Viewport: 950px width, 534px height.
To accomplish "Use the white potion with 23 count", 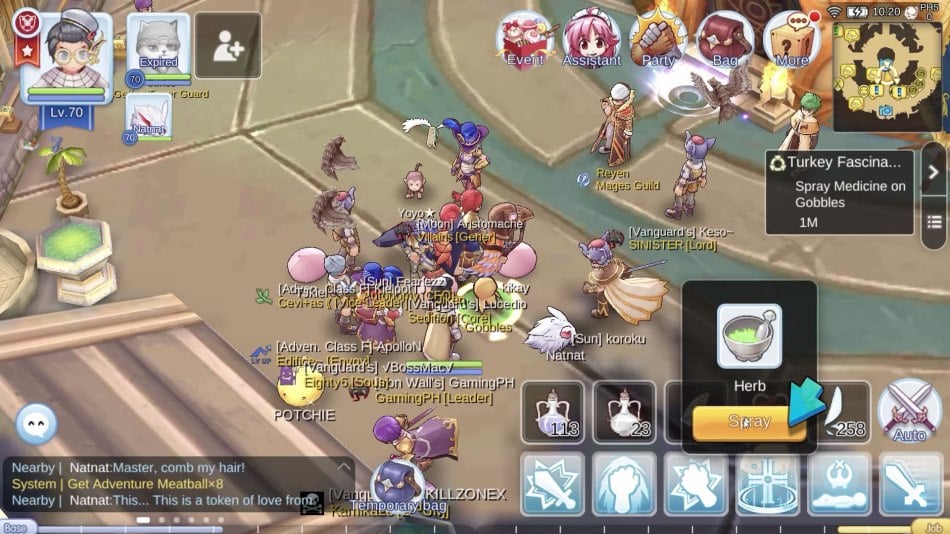I will 625,412.
